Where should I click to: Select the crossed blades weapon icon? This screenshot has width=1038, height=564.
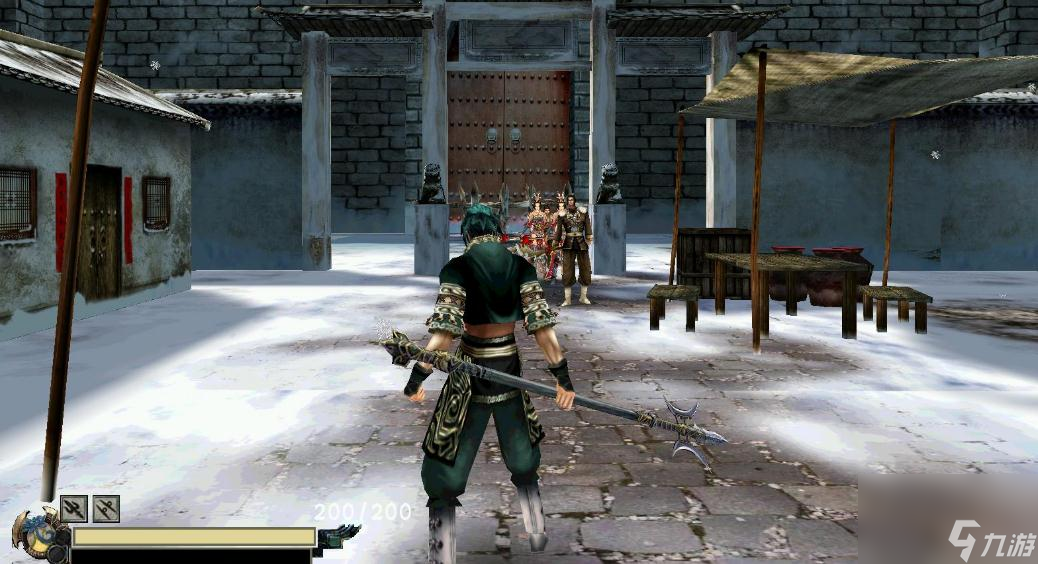click(x=106, y=509)
